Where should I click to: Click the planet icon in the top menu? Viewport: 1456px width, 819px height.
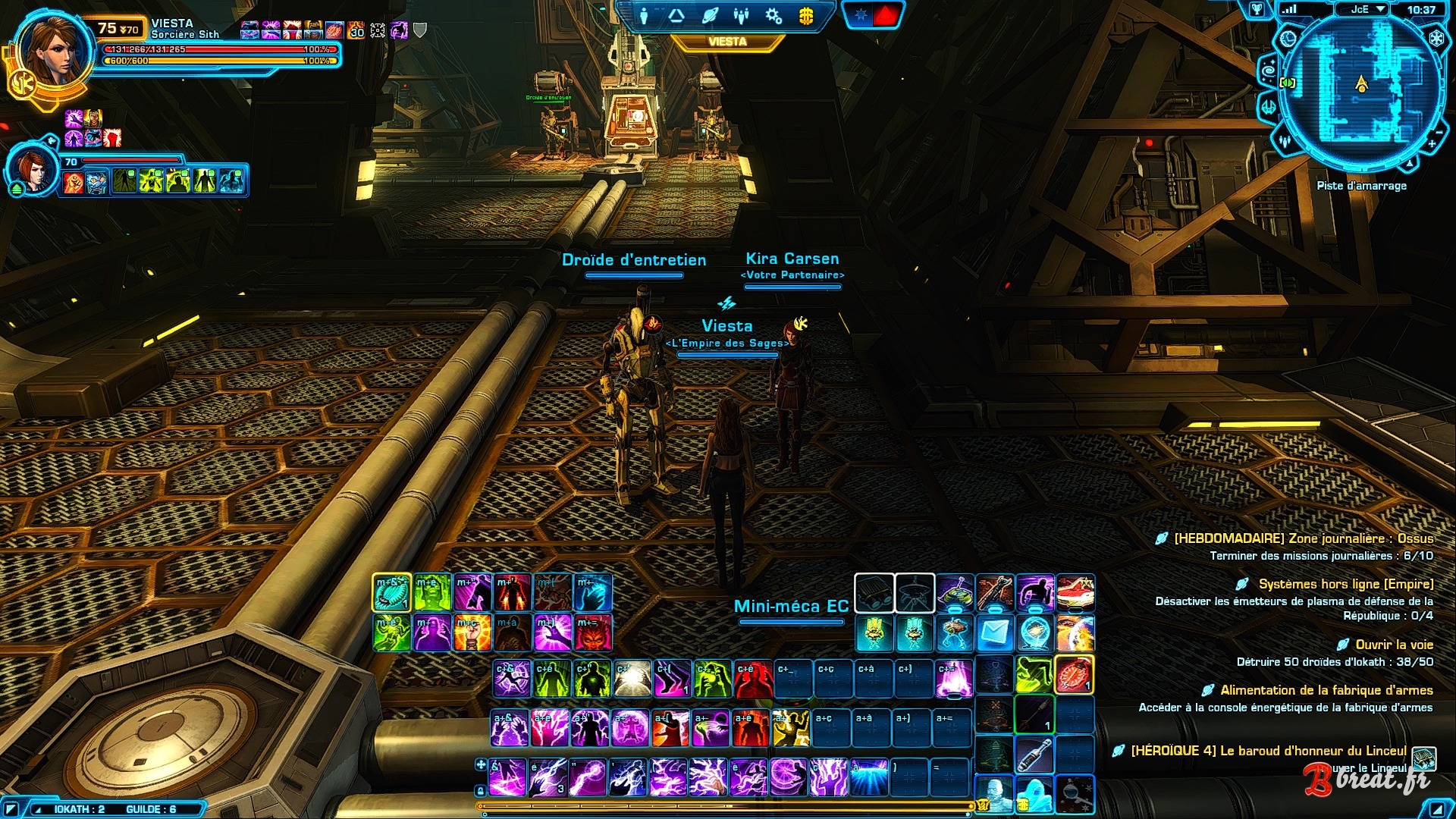709,16
